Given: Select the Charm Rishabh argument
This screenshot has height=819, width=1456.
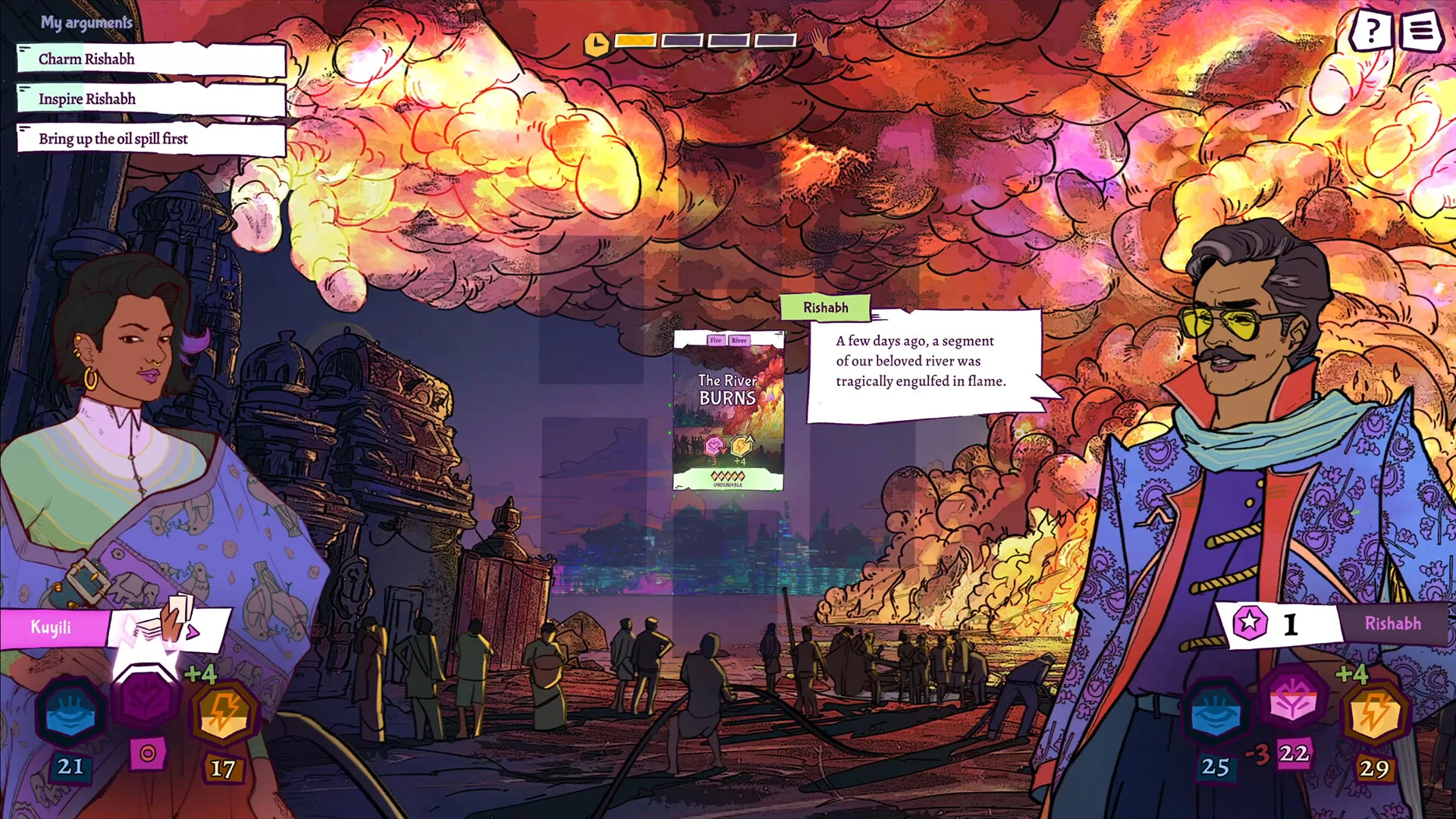Looking at the screenshot, I should (x=152, y=59).
